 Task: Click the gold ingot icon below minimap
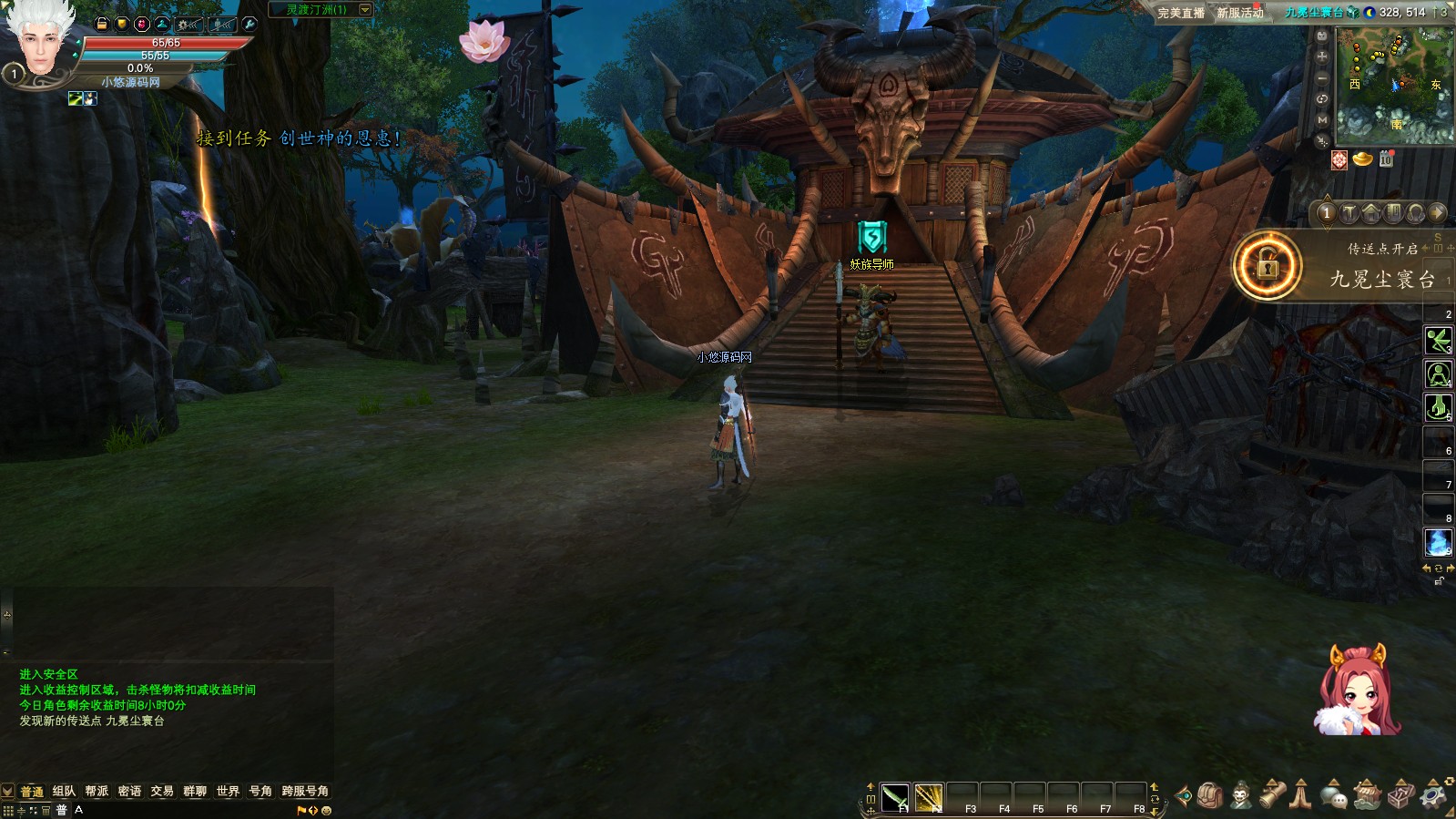pos(1362,159)
